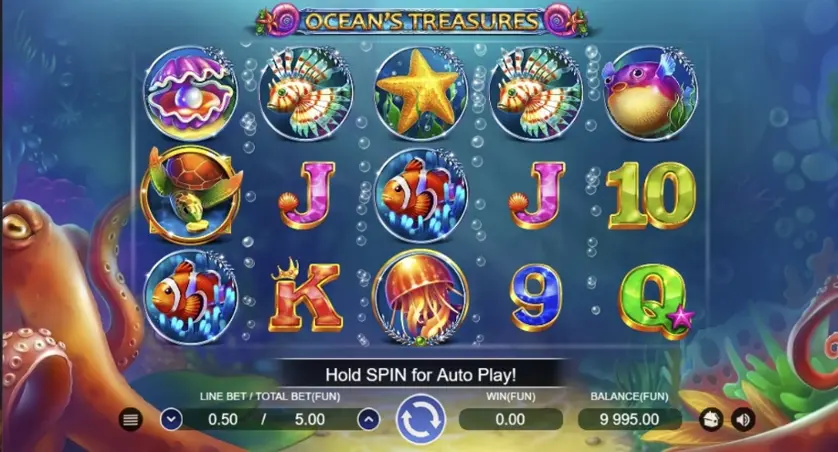This screenshot has width=838, height=452.
Task: Spin the reels with the circular arrows button
Action: pos(419,420)
